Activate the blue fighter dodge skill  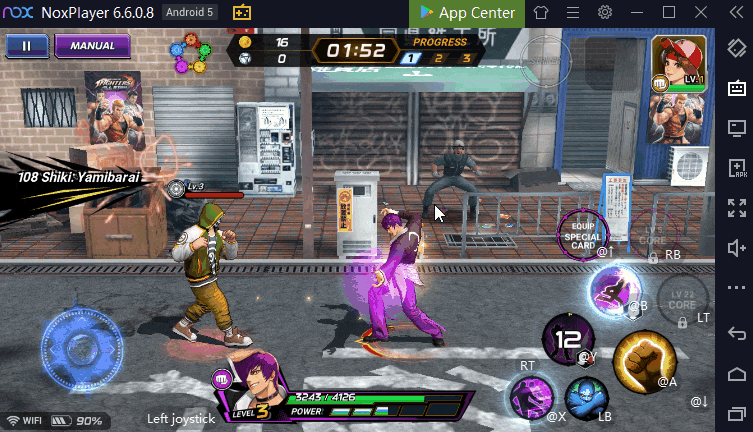click(x=586, y=396)
